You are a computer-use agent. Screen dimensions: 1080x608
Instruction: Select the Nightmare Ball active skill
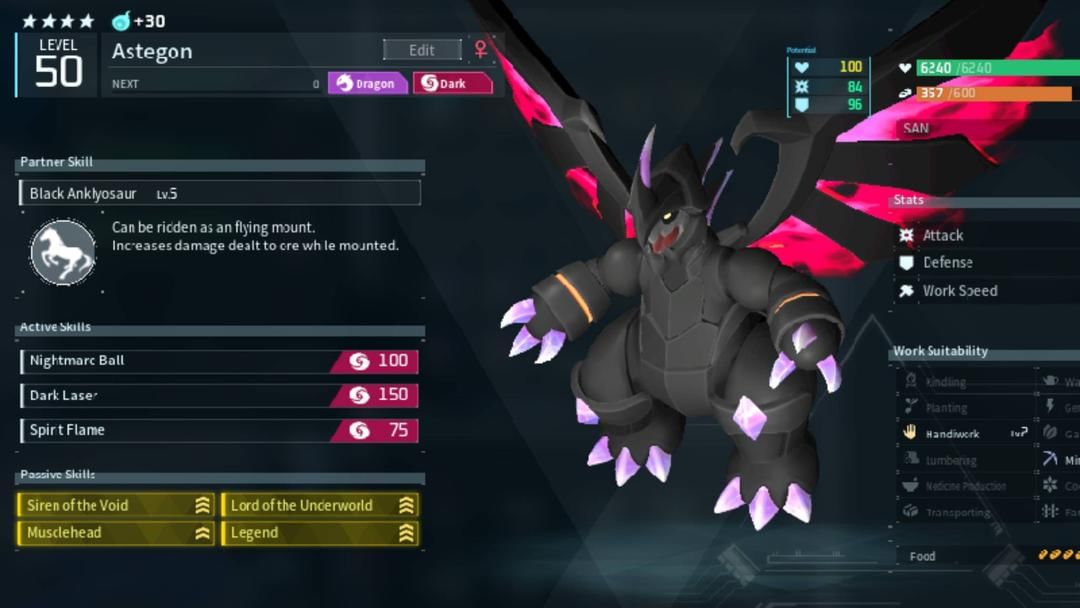219,361
